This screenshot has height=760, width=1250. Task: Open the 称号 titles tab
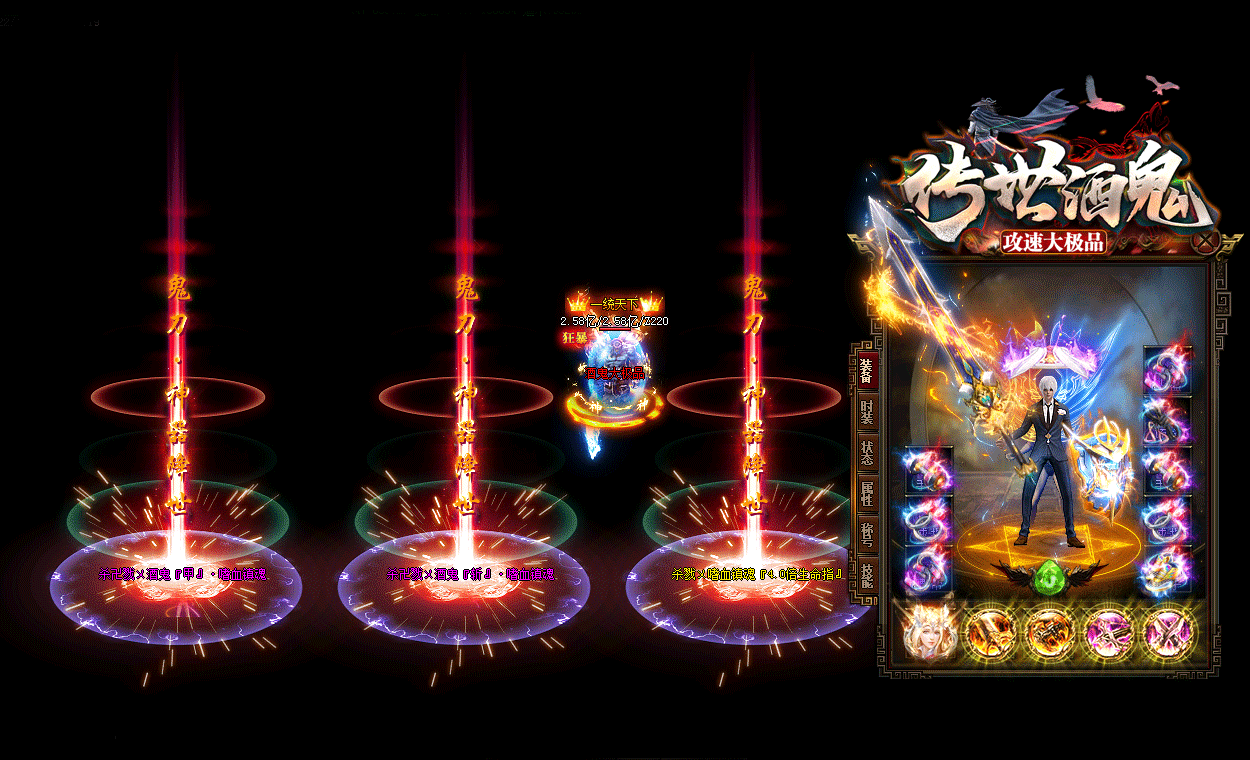point(866,535)
